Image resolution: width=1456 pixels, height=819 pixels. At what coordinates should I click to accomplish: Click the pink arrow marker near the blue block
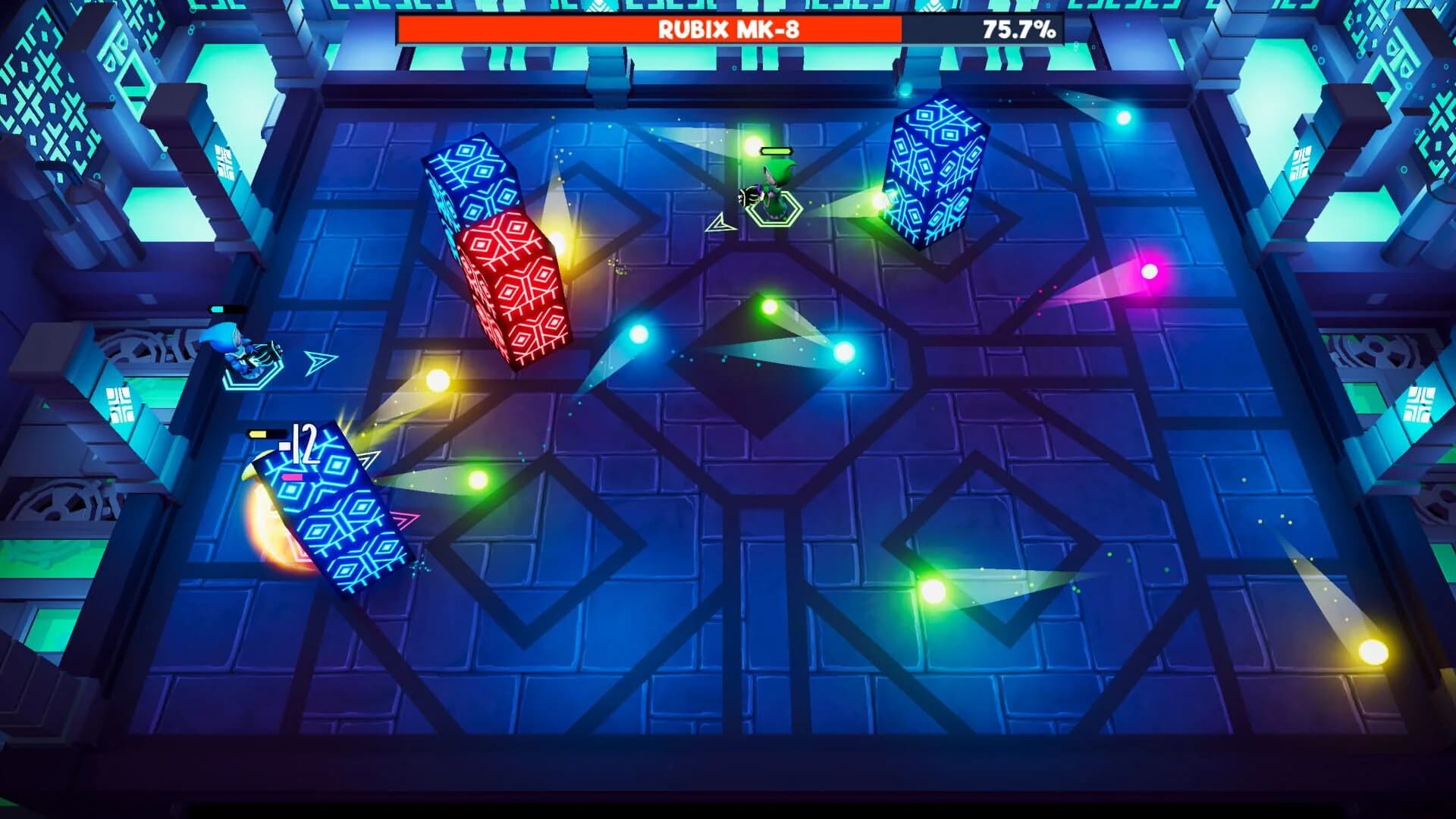point(406,518)
